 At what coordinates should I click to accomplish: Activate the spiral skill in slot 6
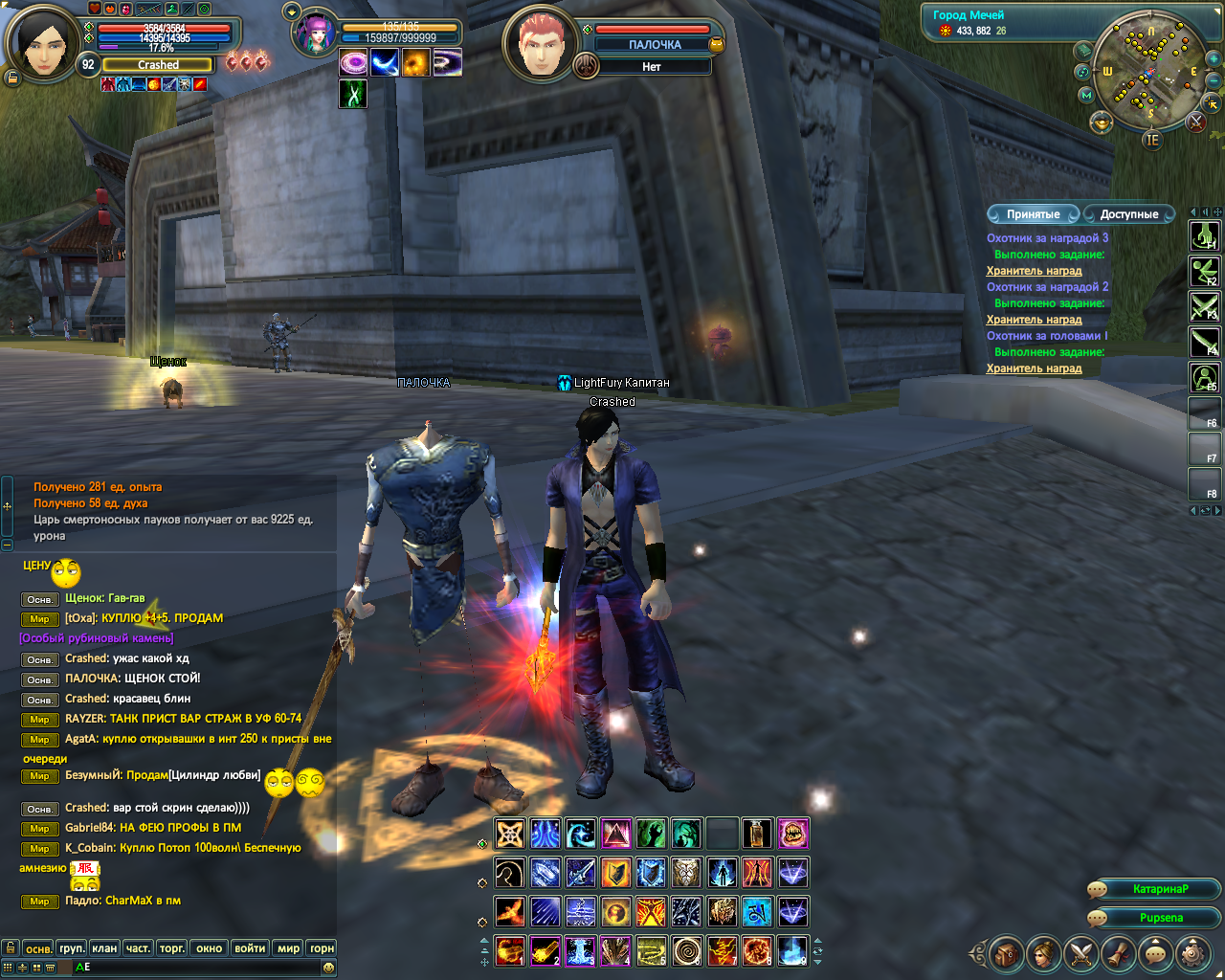point(686,950)
